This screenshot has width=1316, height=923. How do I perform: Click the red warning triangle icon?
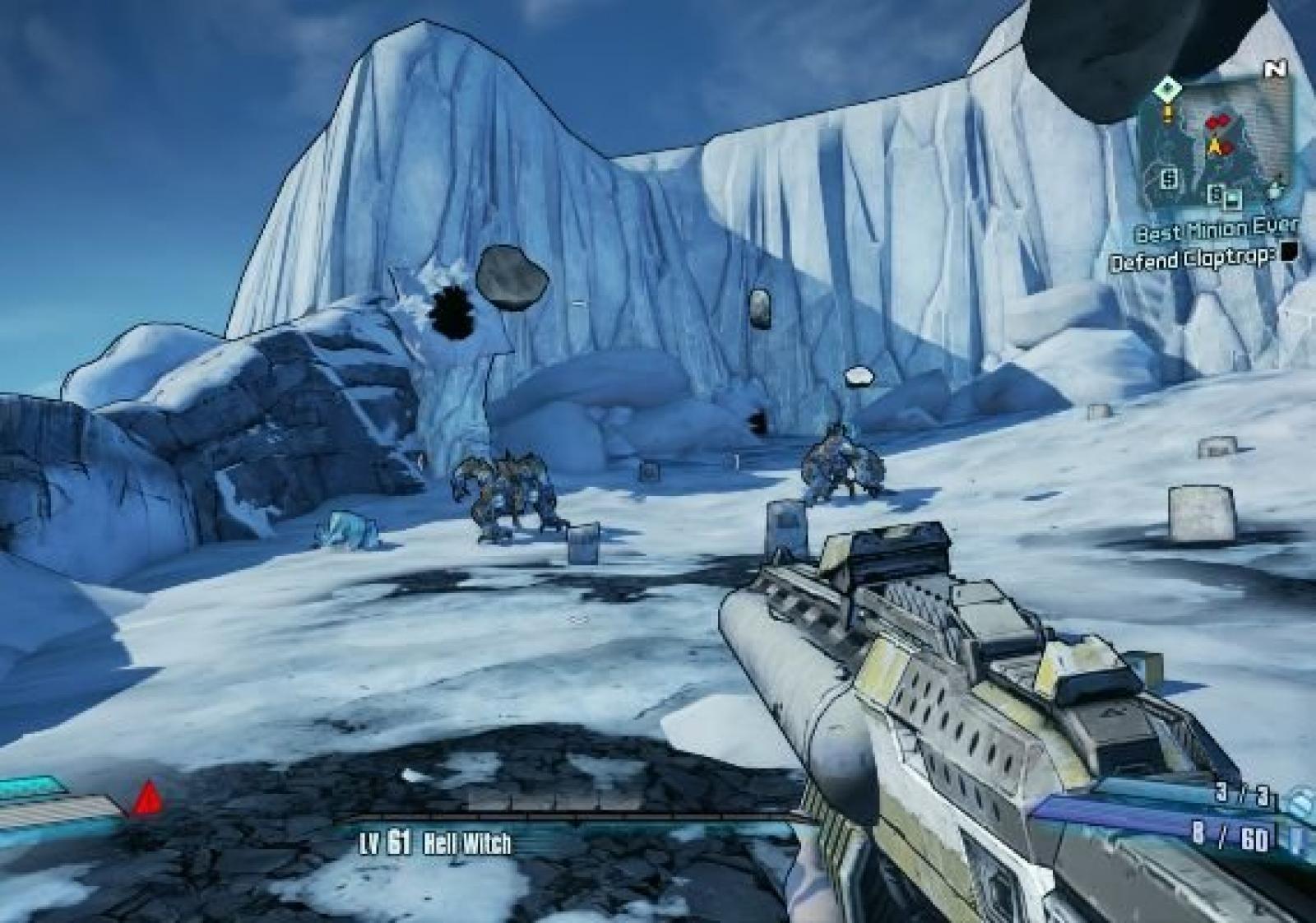click(x=148, y=797)
